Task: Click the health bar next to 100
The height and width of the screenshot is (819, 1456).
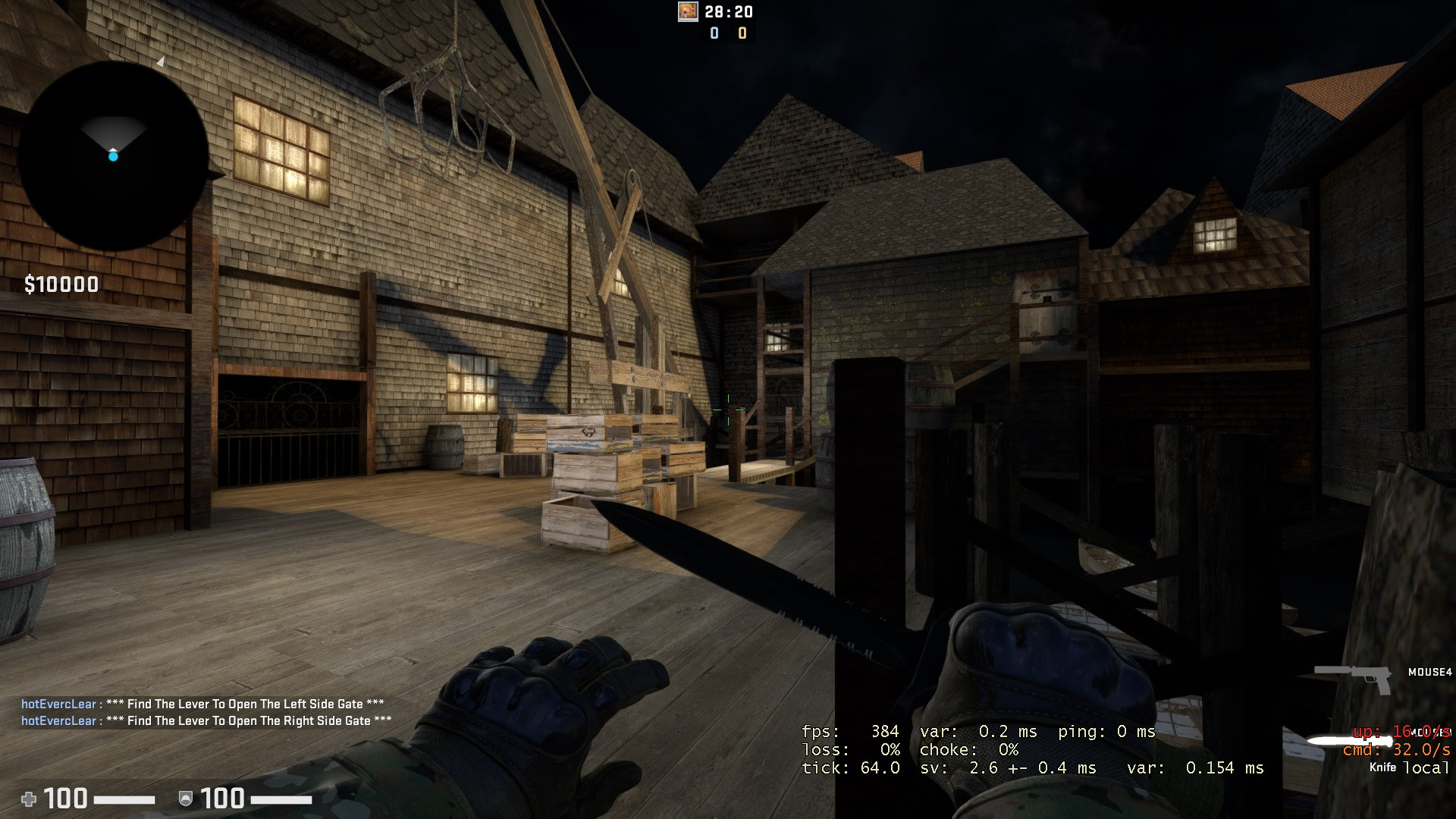Action: pyautogui.click(x=125, y=799)
